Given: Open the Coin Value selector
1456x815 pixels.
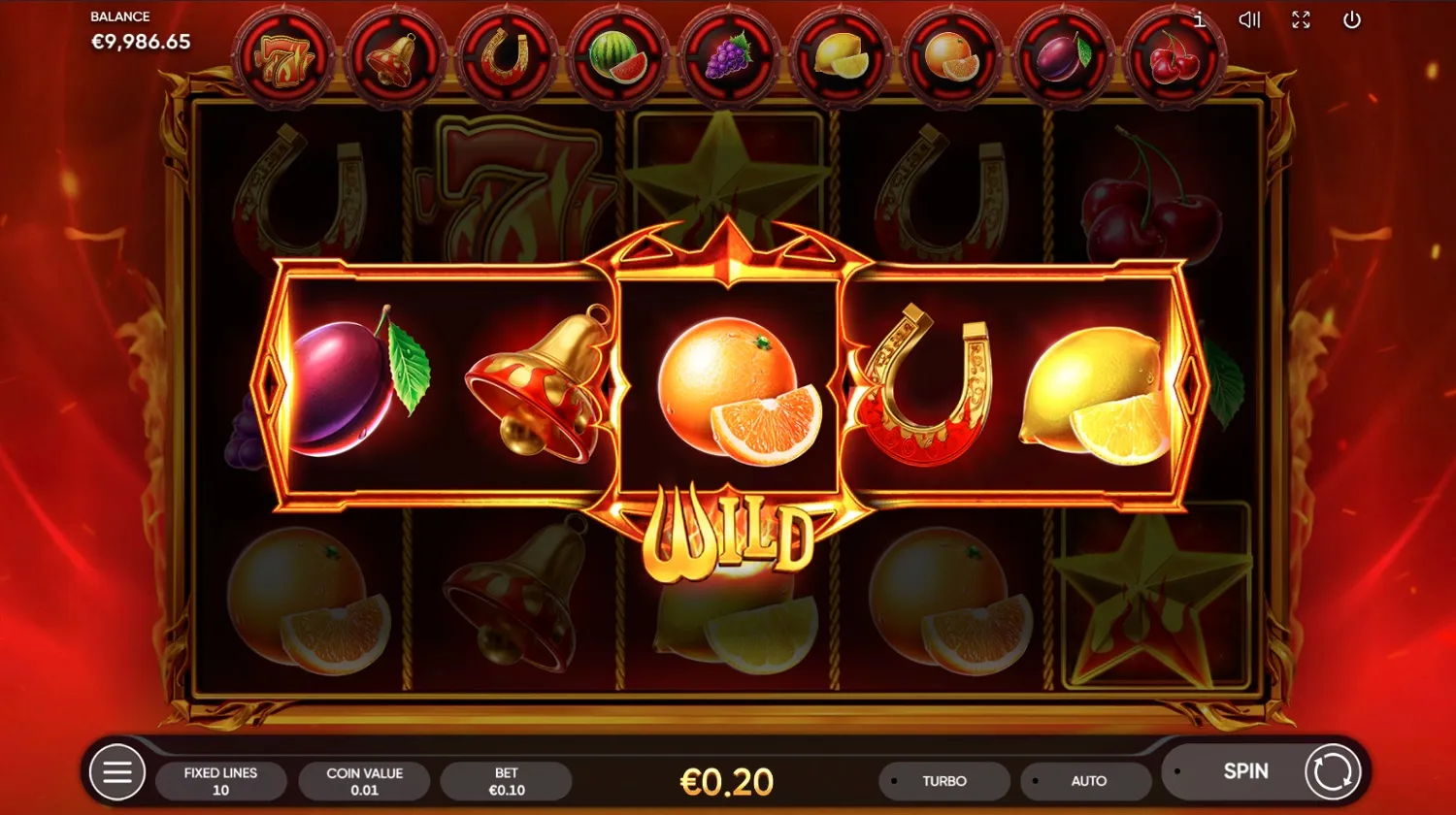Looking at the screenshot, I should pos(365,780).
